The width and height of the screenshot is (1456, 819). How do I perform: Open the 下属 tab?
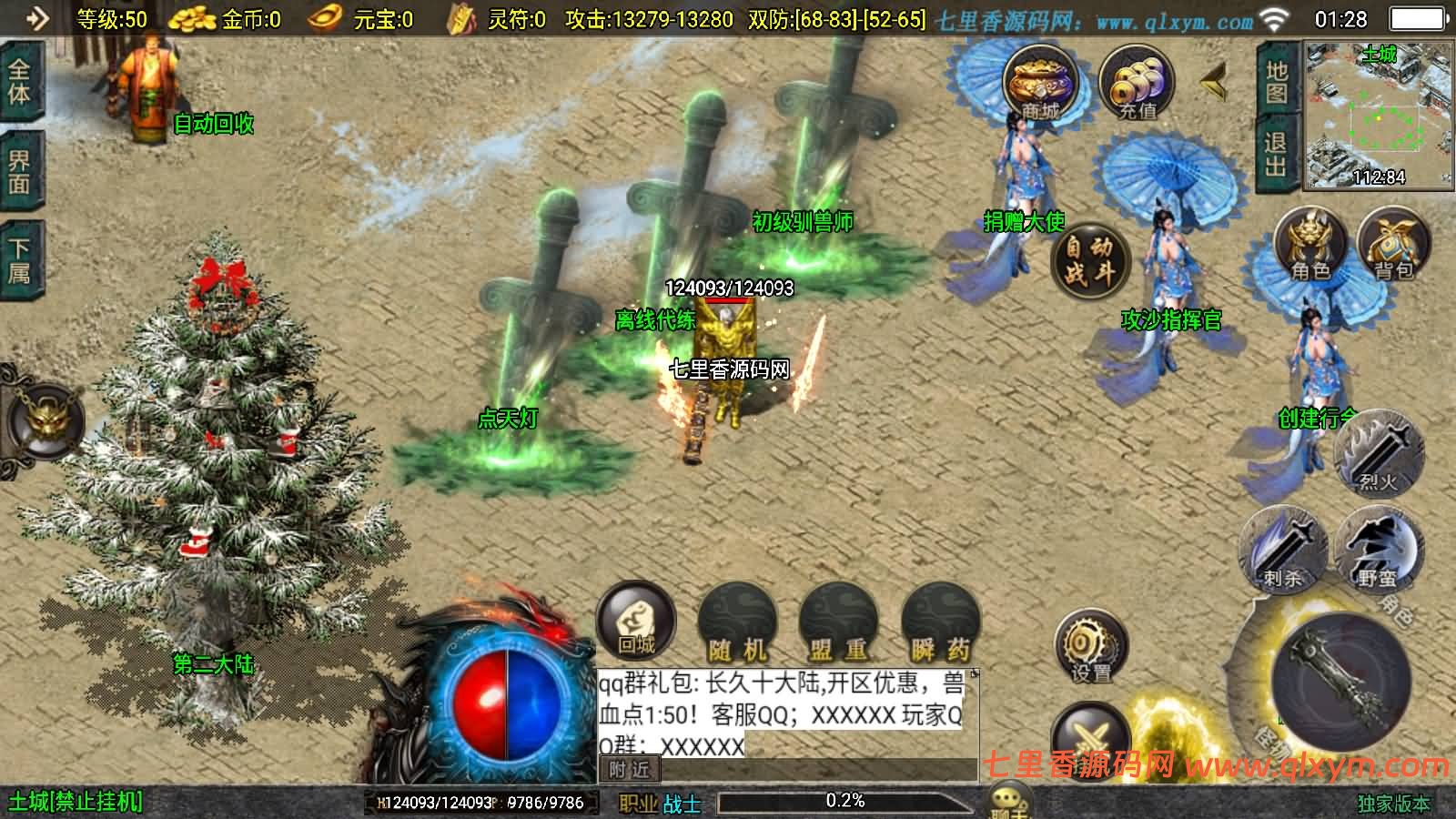coord(20,261)
